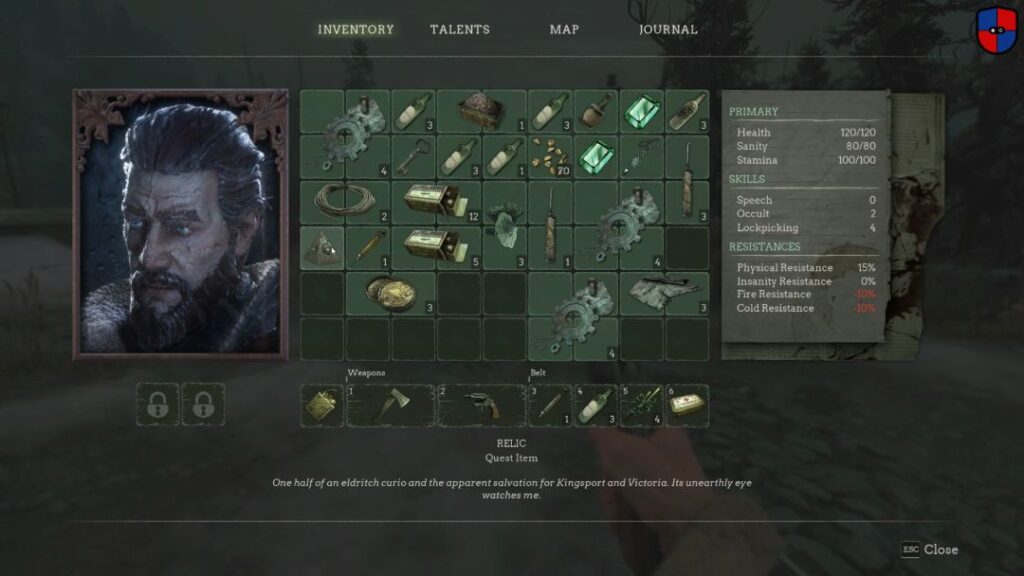The height and width of the screenshot is (576, 1024).
Task: Select the Inventory tab
Action: click(355, 30)
